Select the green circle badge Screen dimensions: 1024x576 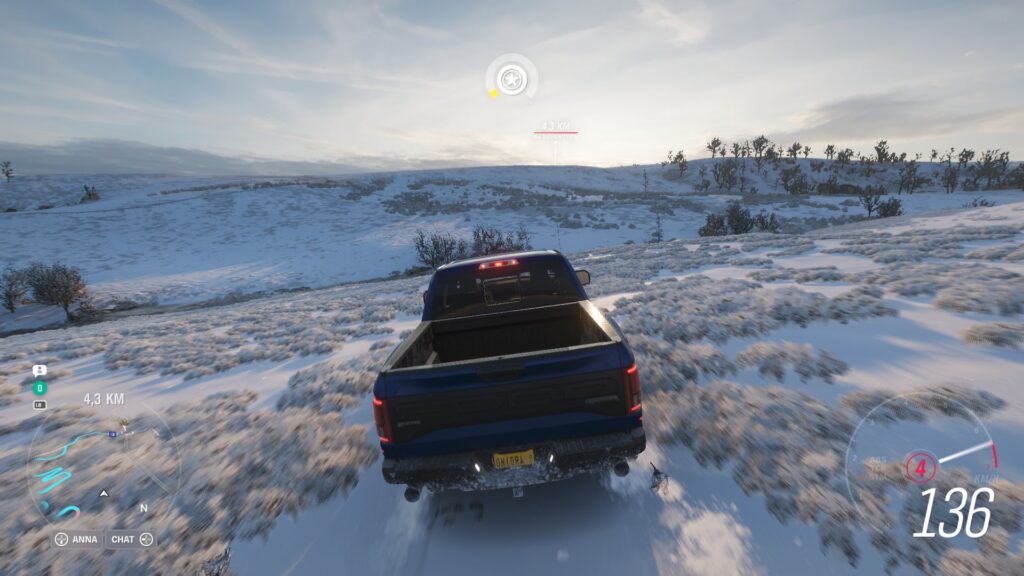(40, 387)
